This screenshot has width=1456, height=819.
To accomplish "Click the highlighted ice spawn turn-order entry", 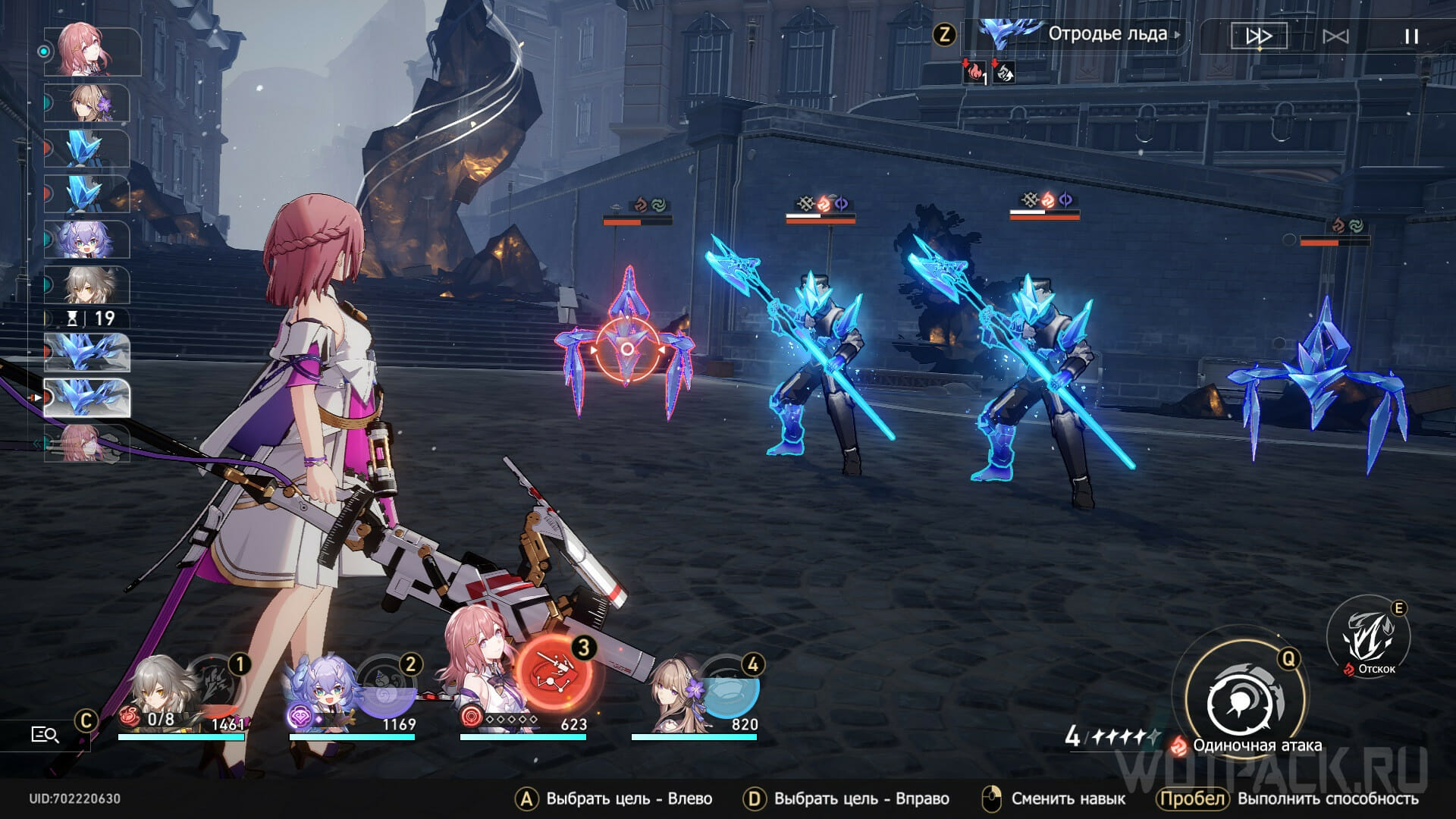I will click(x=87, y=398).
